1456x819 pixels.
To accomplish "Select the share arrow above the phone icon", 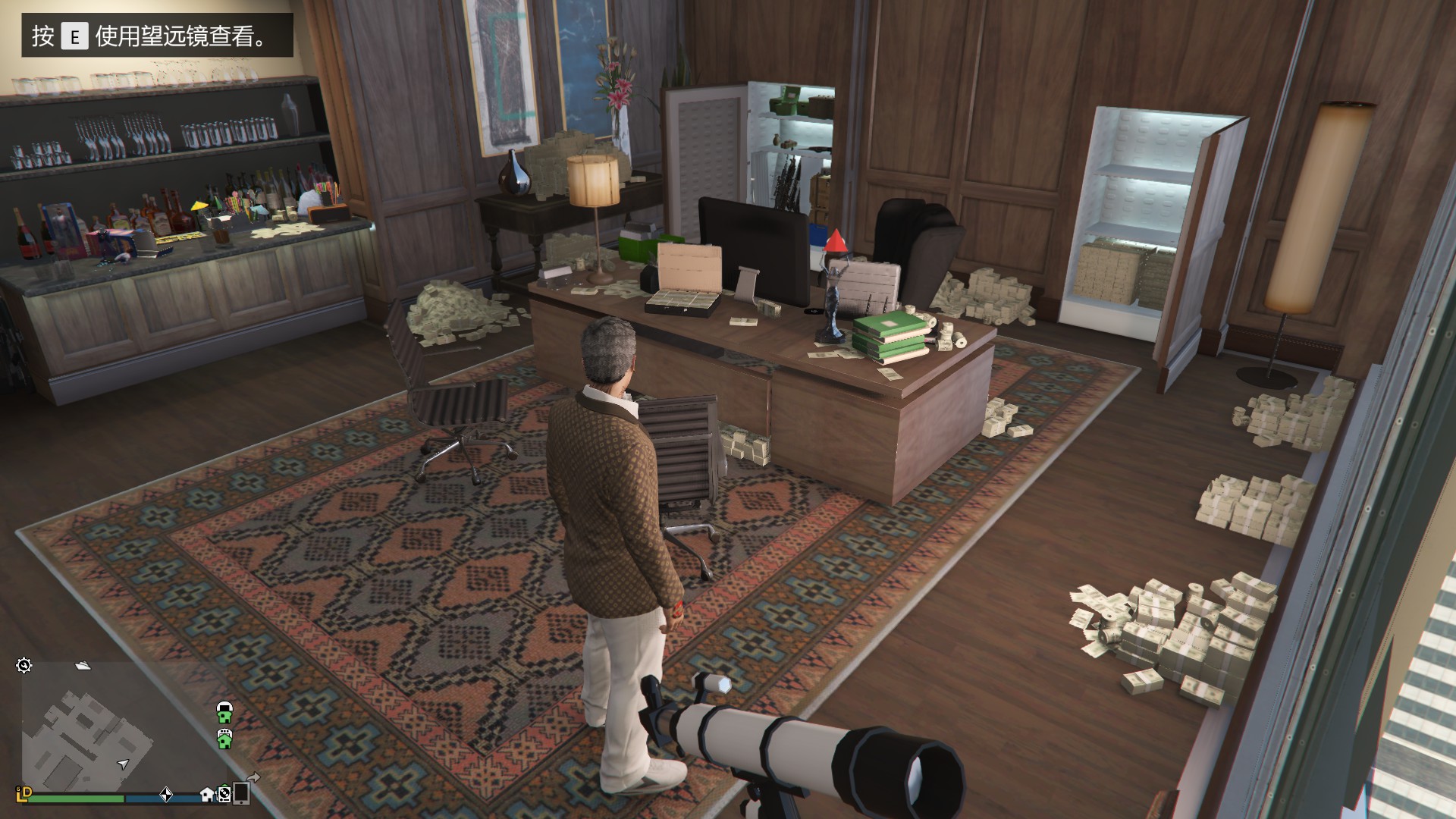I will (253, 779).
